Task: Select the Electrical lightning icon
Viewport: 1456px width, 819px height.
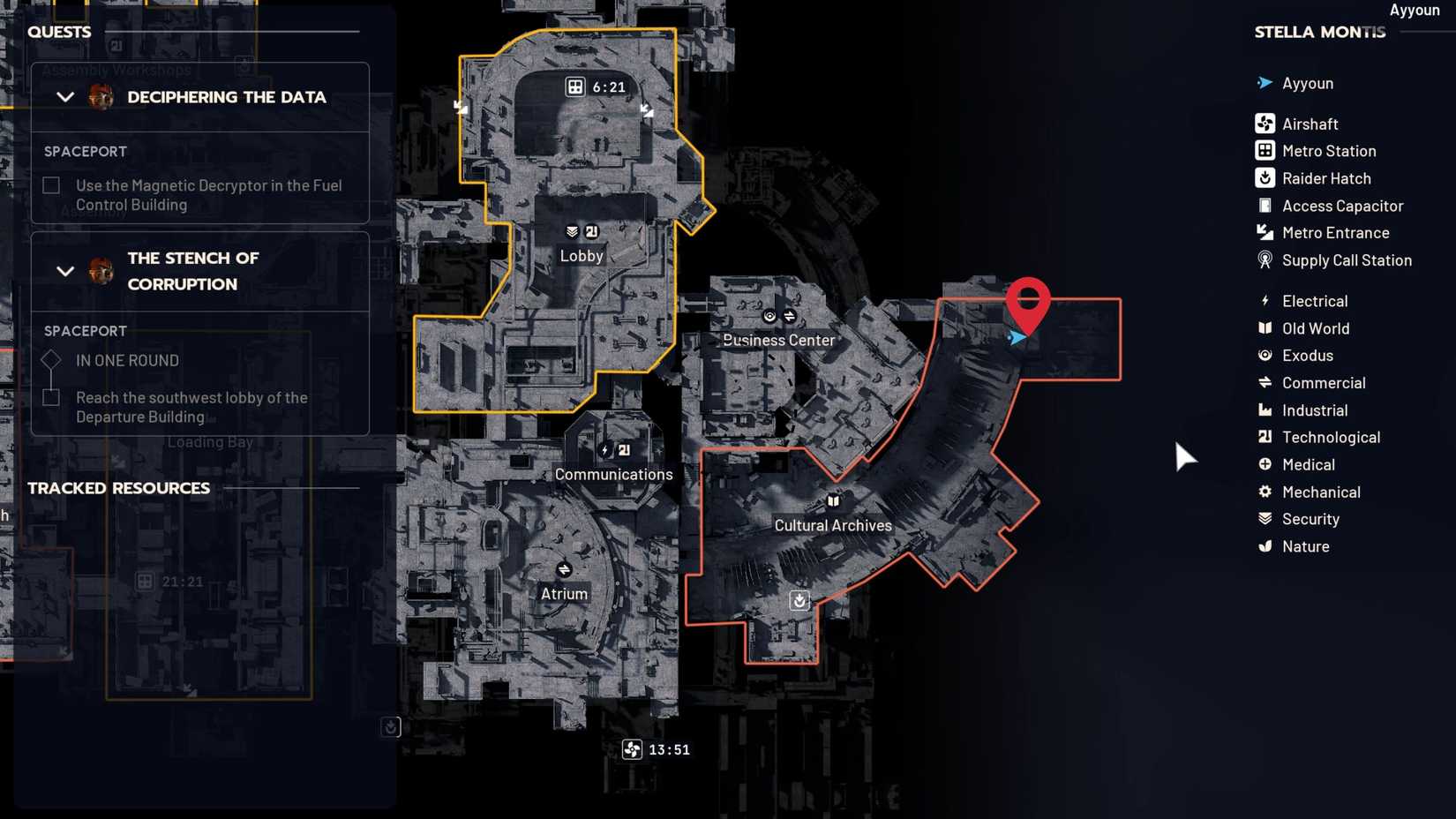Action: [x=1265, y=300]
